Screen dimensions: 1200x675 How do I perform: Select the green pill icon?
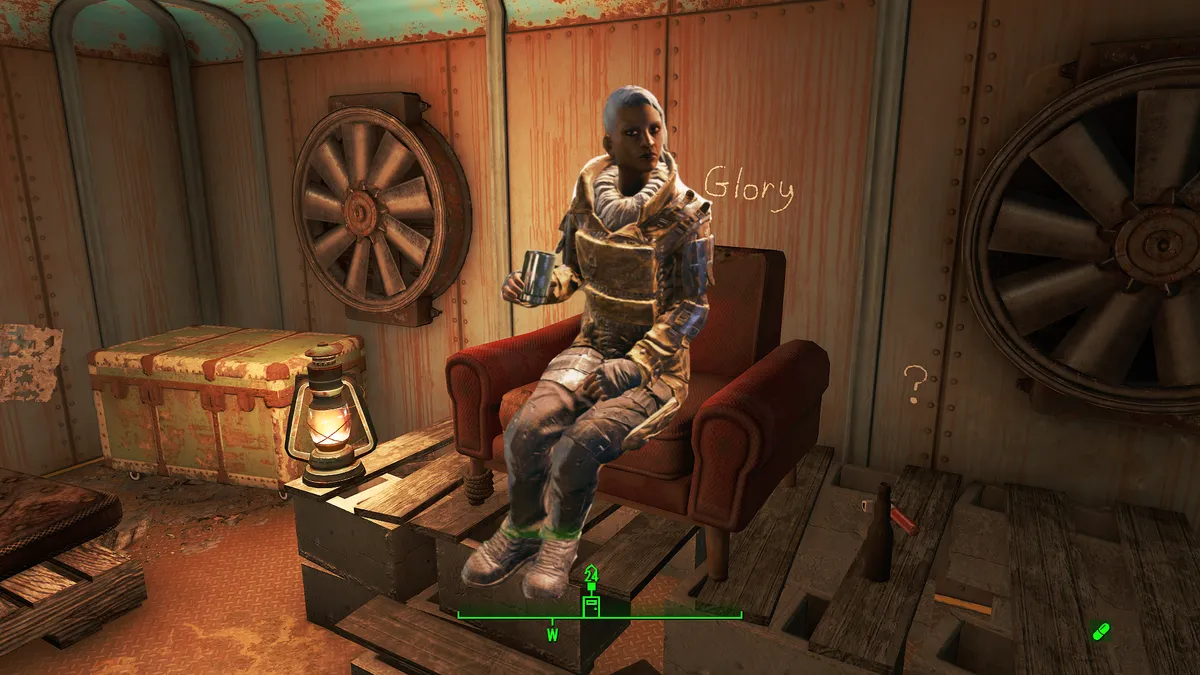1101,632
